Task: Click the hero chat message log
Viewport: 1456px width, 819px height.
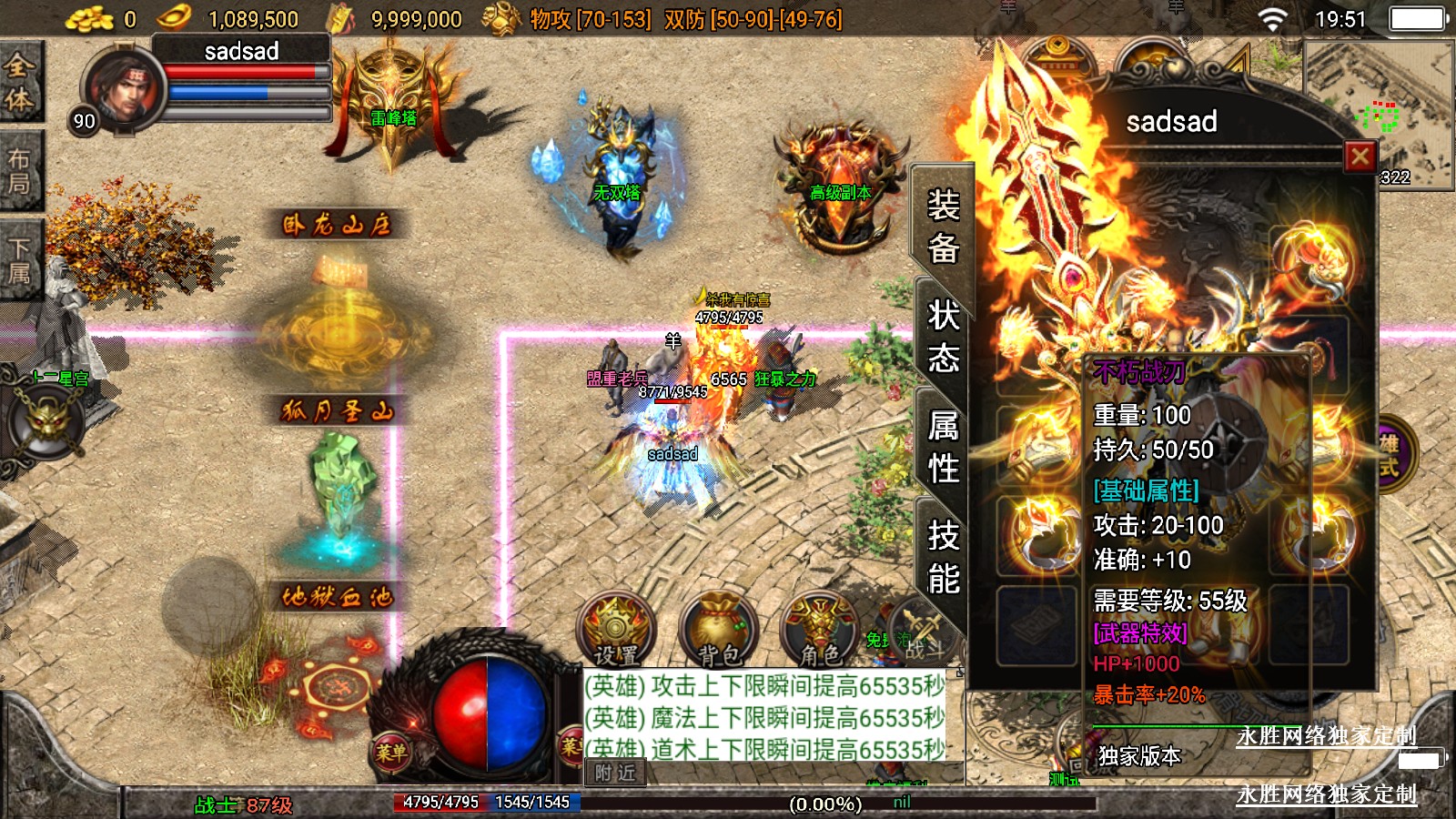Action: 764,716
